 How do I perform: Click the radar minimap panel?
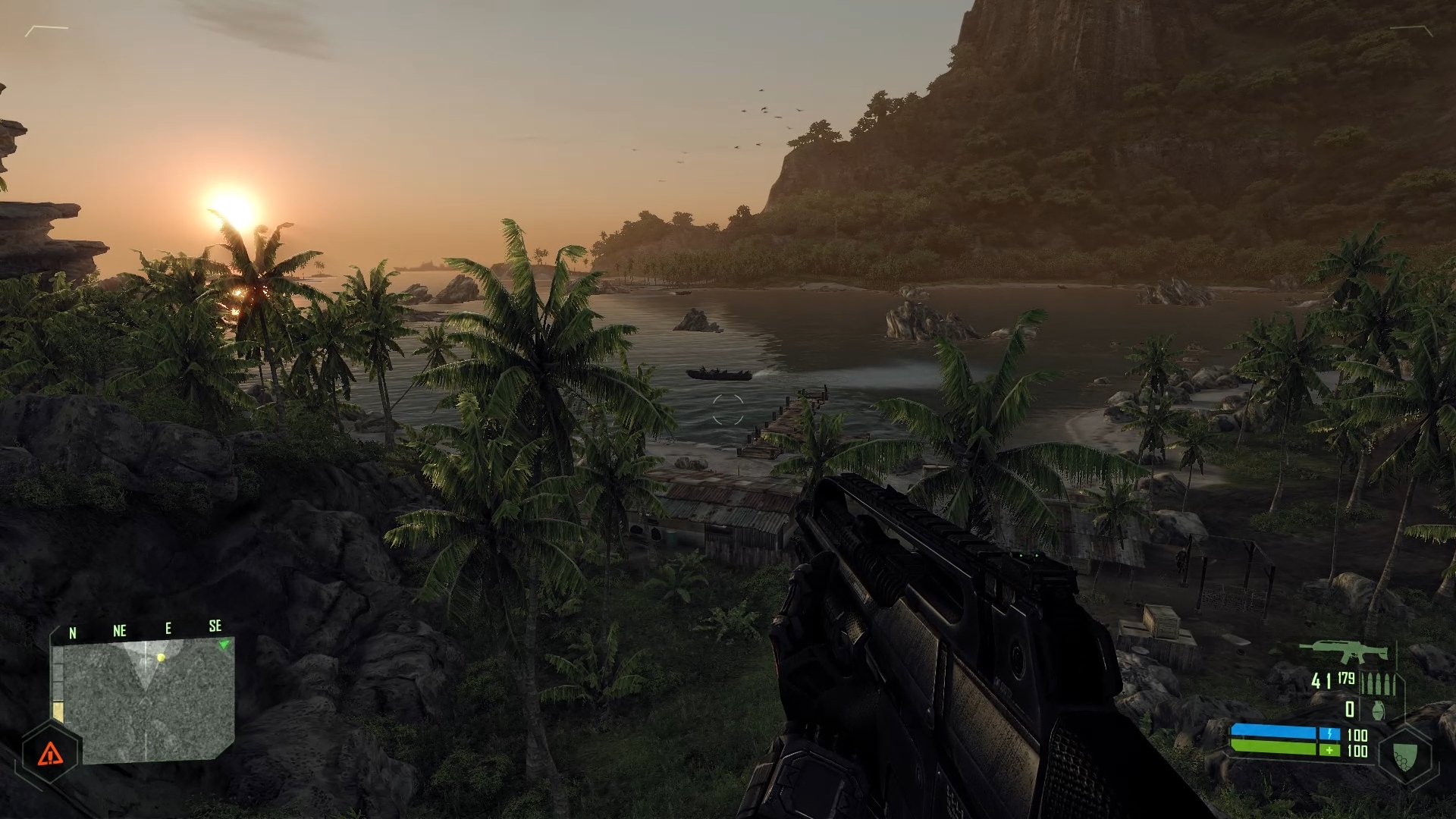pyautogui.click(x=144, y=699)
